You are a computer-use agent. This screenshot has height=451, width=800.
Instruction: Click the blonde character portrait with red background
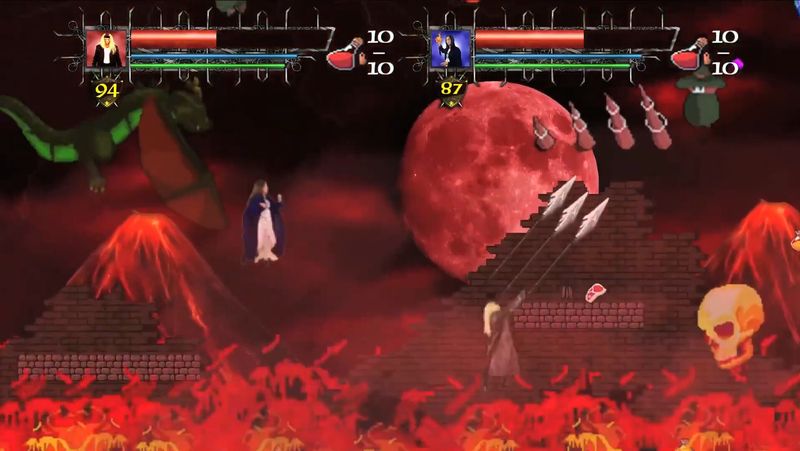click(x=104, y=48)
